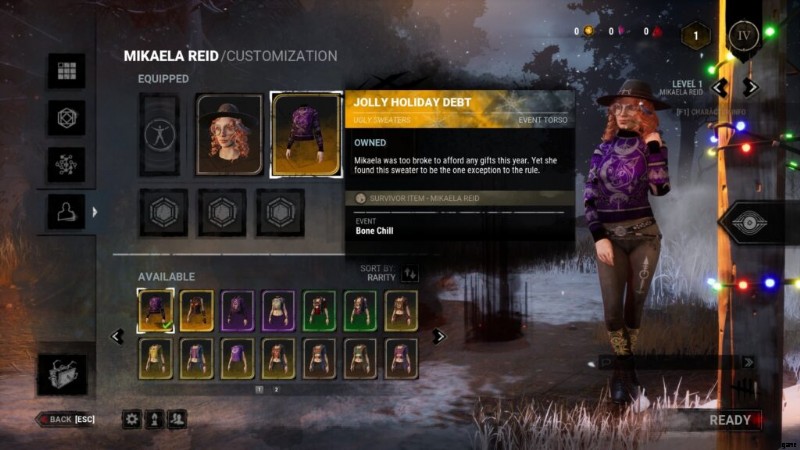800x450 pixels.
Task: Open the player level 1 badge
Action: pos(696,36)
